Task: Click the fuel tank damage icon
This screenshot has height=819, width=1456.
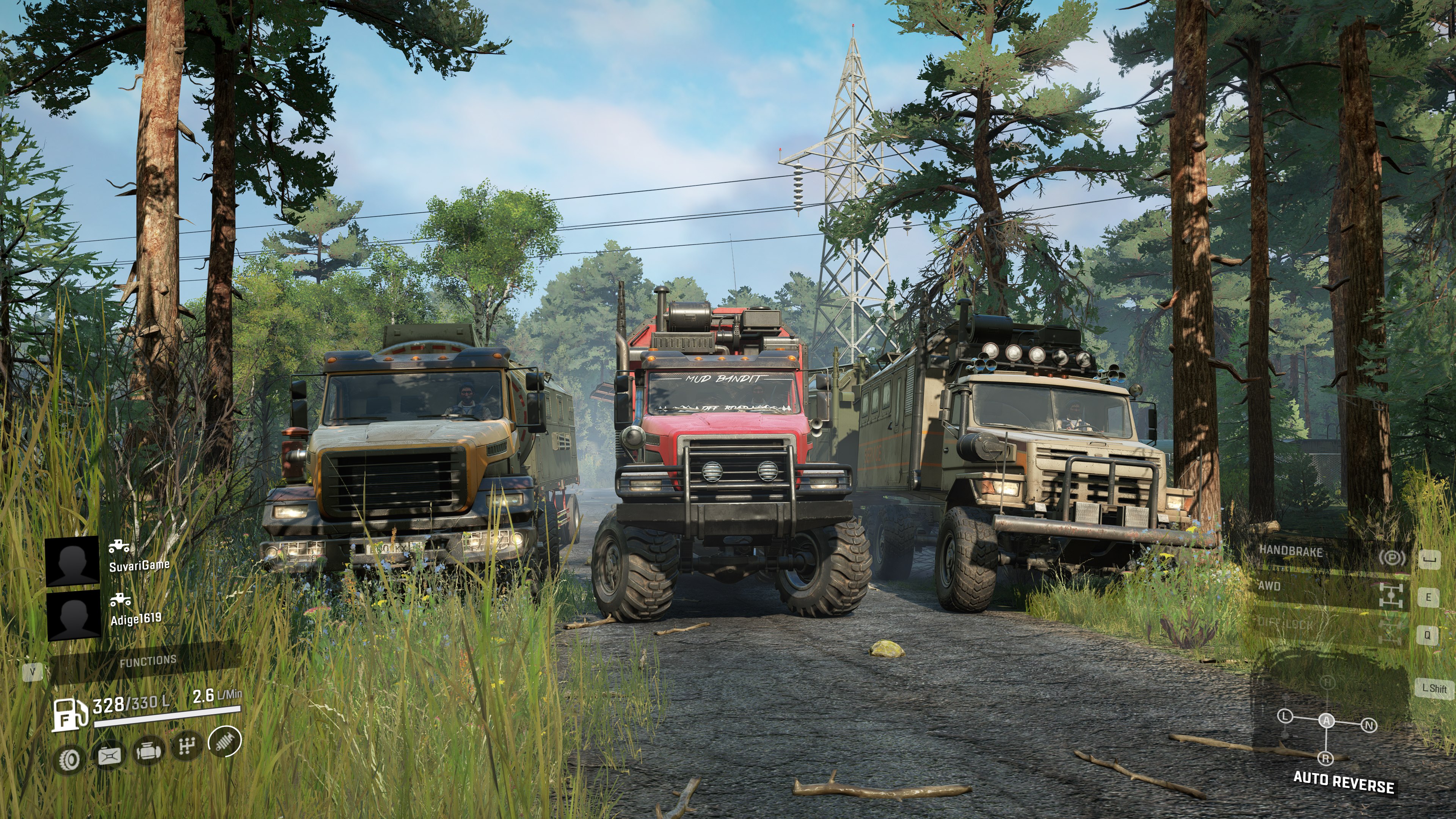Action: 109,756
